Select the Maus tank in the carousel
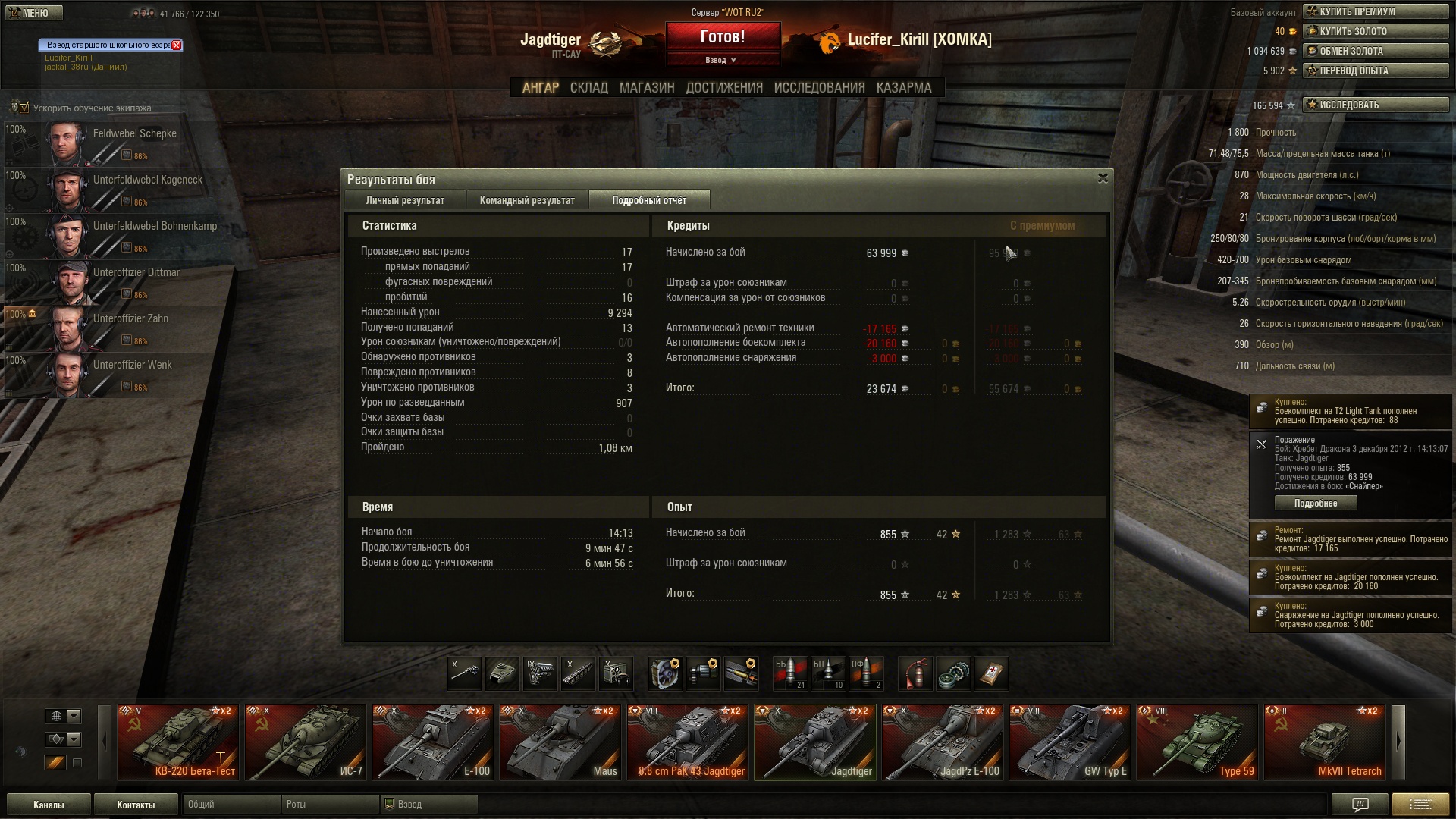Image resolution: width=1456 pixels, height=819 pixels. [560, 742]
